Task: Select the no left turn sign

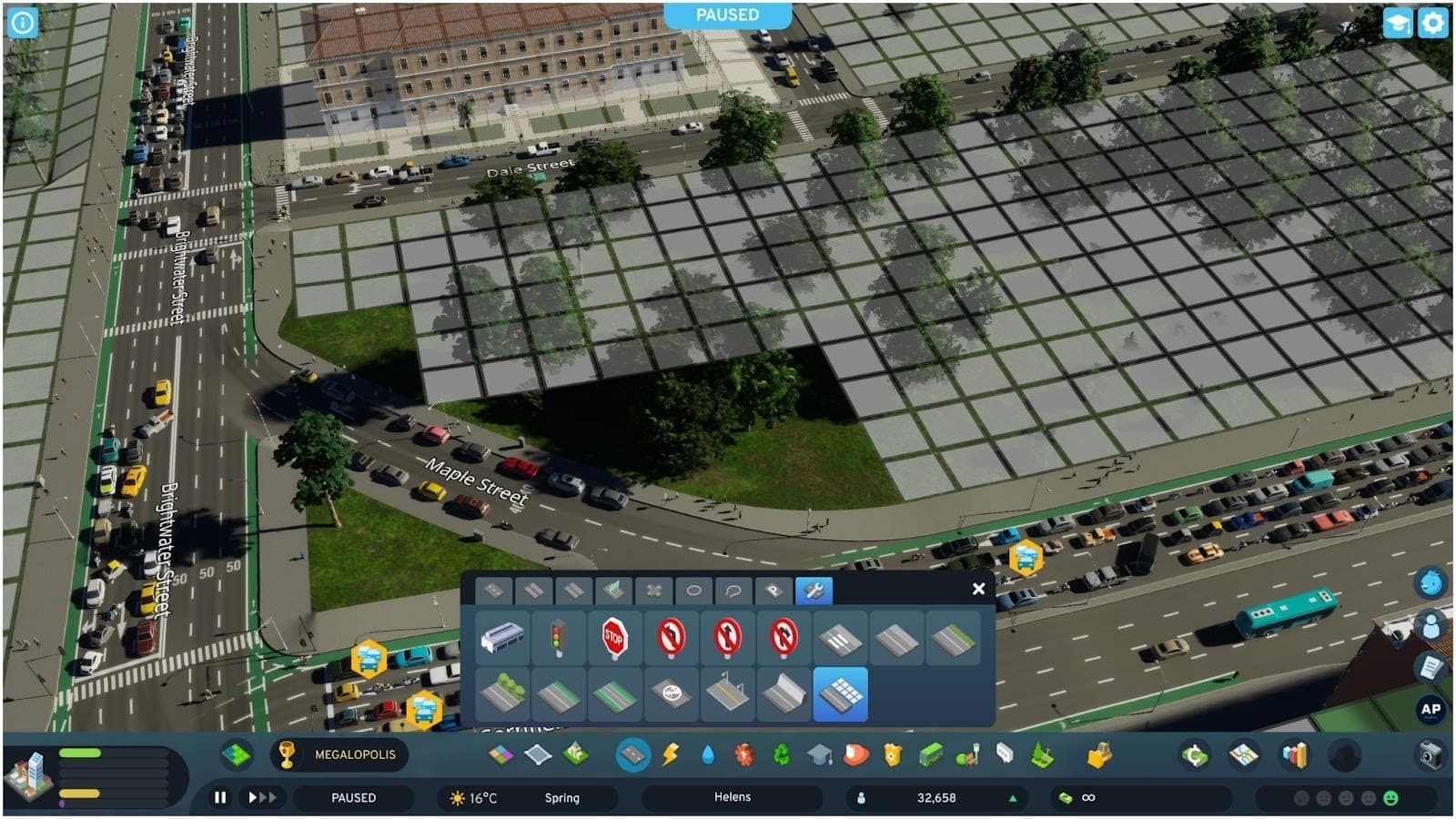Action: (671, 638)
